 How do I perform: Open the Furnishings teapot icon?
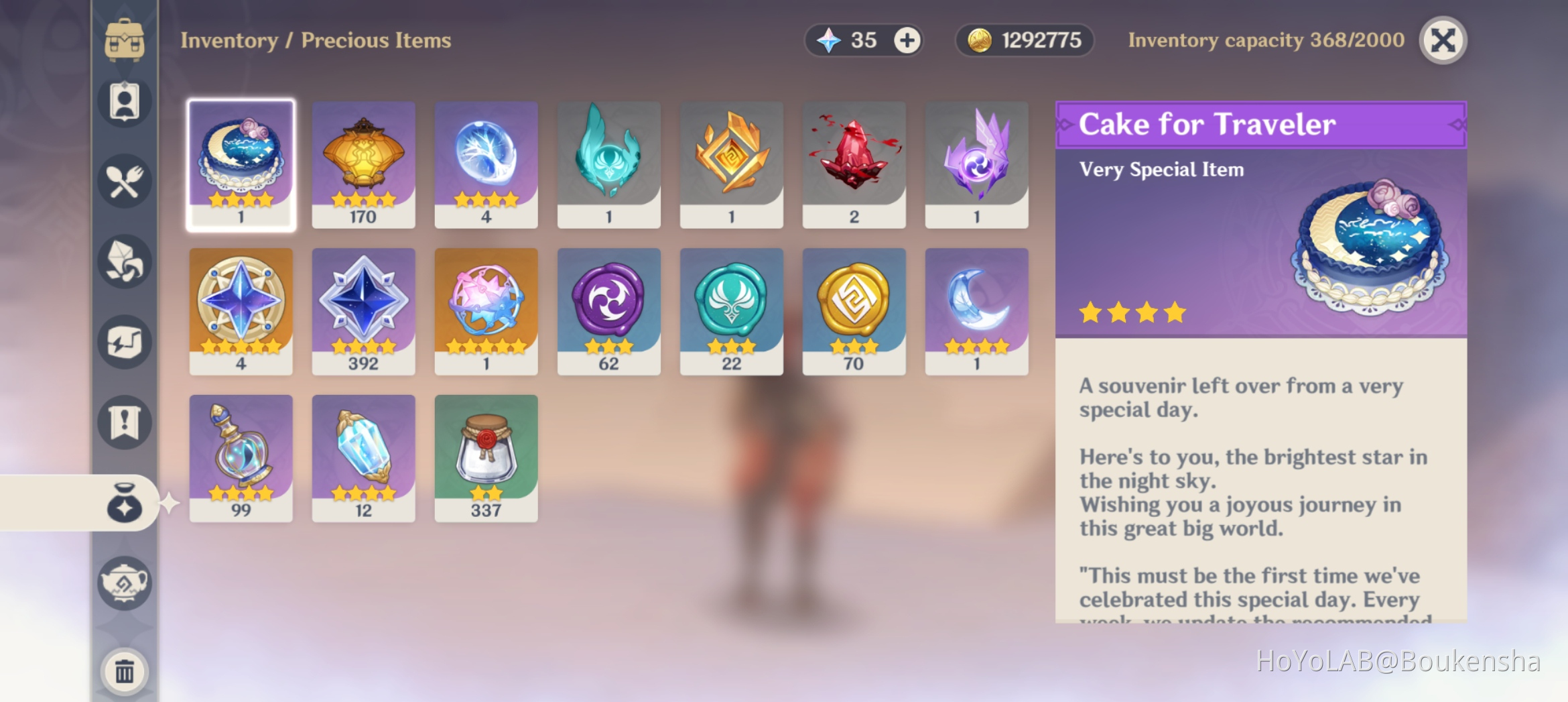(x=124, y=583)
